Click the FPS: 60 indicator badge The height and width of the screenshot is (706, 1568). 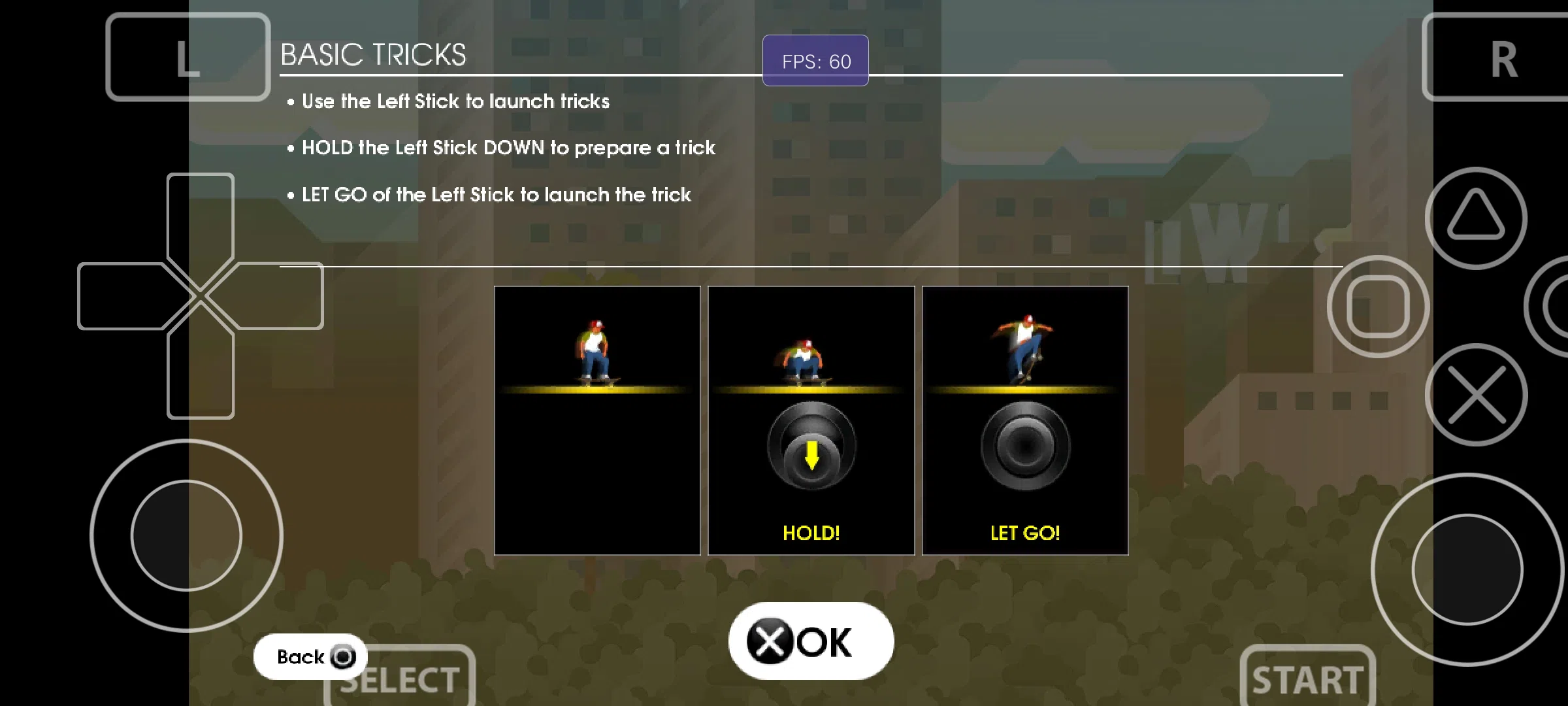(815, 61)
